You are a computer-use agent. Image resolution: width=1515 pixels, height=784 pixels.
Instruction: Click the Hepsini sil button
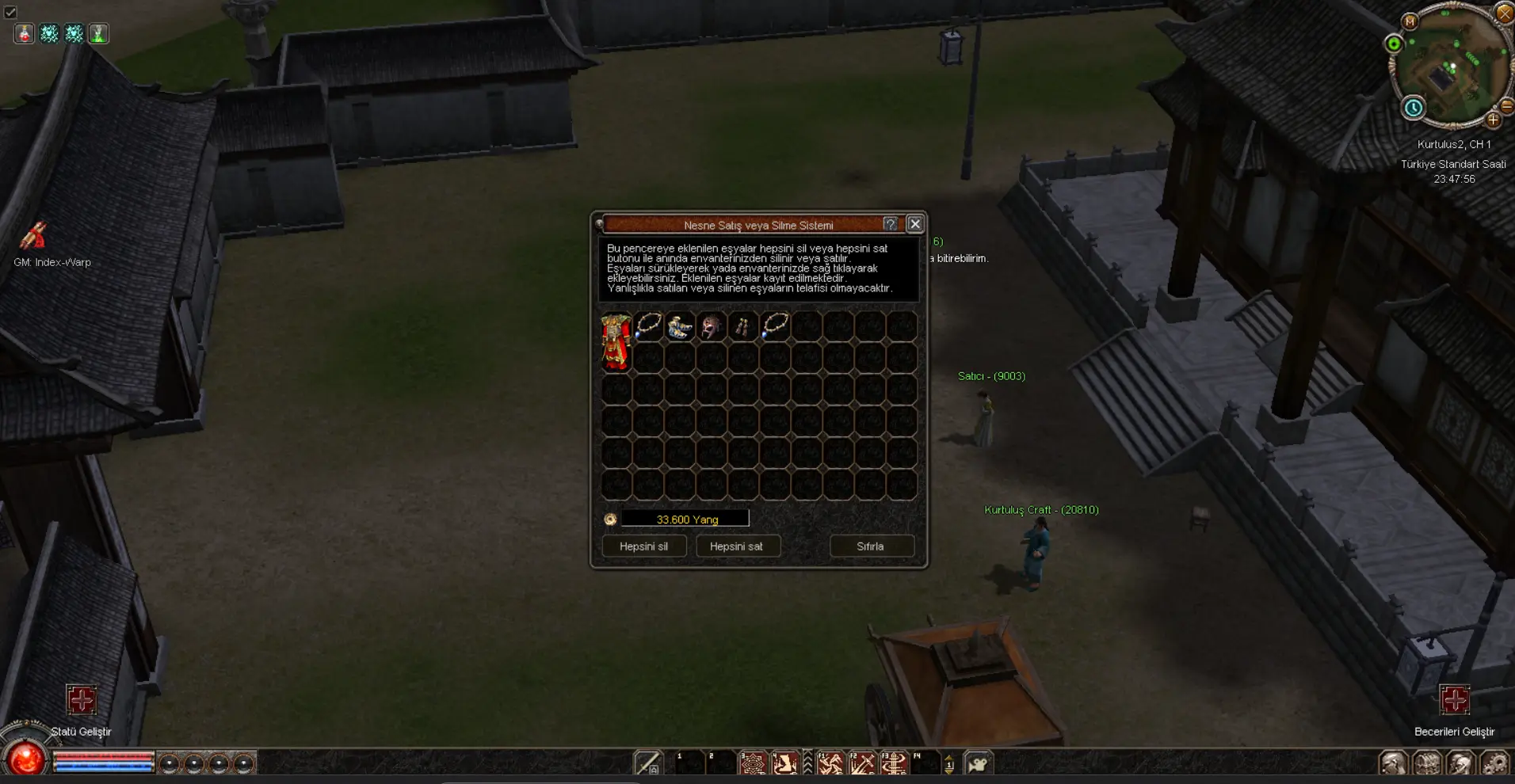(643, 546)
